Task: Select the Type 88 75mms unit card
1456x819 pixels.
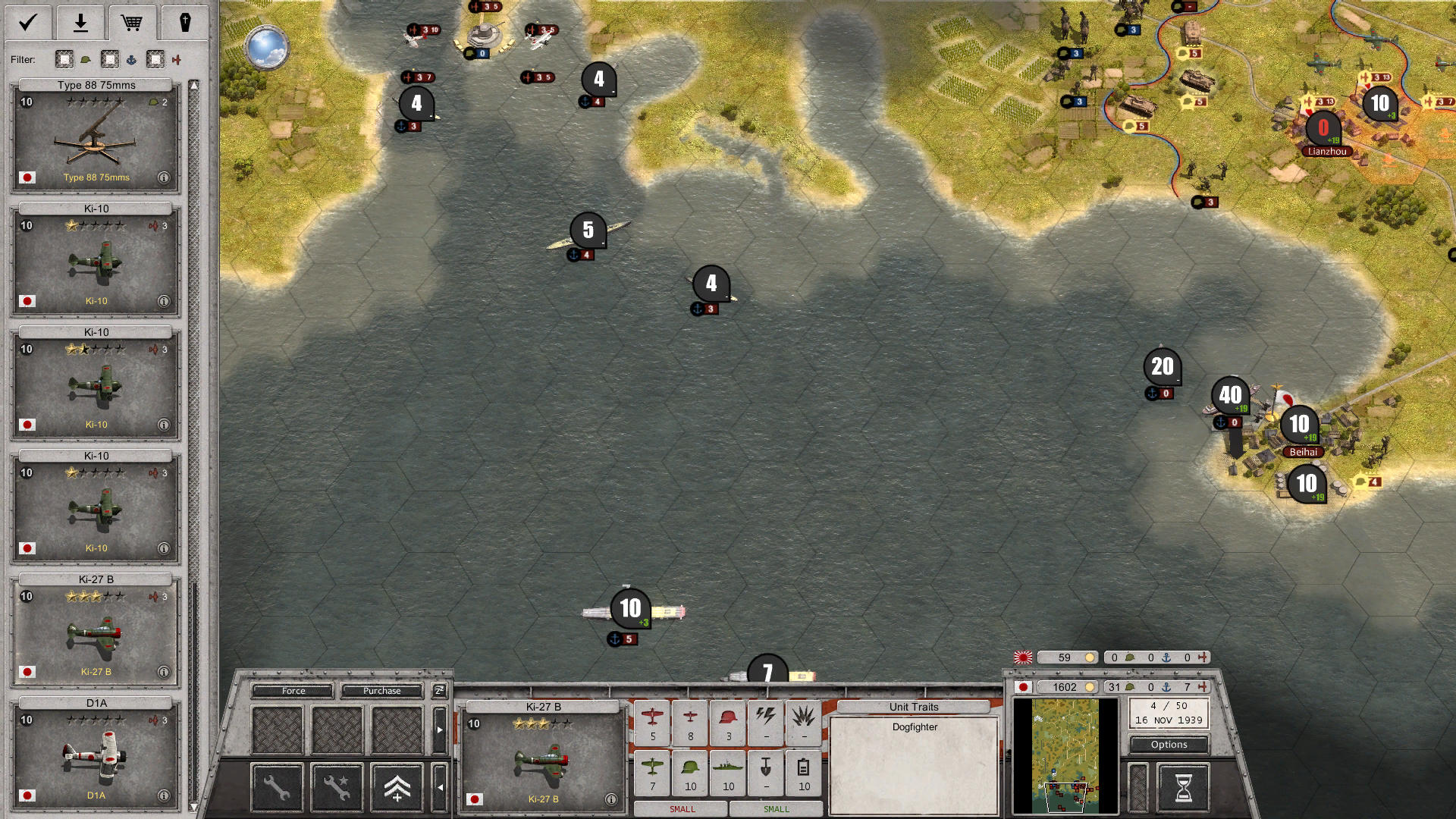Action: pos(96,137)
